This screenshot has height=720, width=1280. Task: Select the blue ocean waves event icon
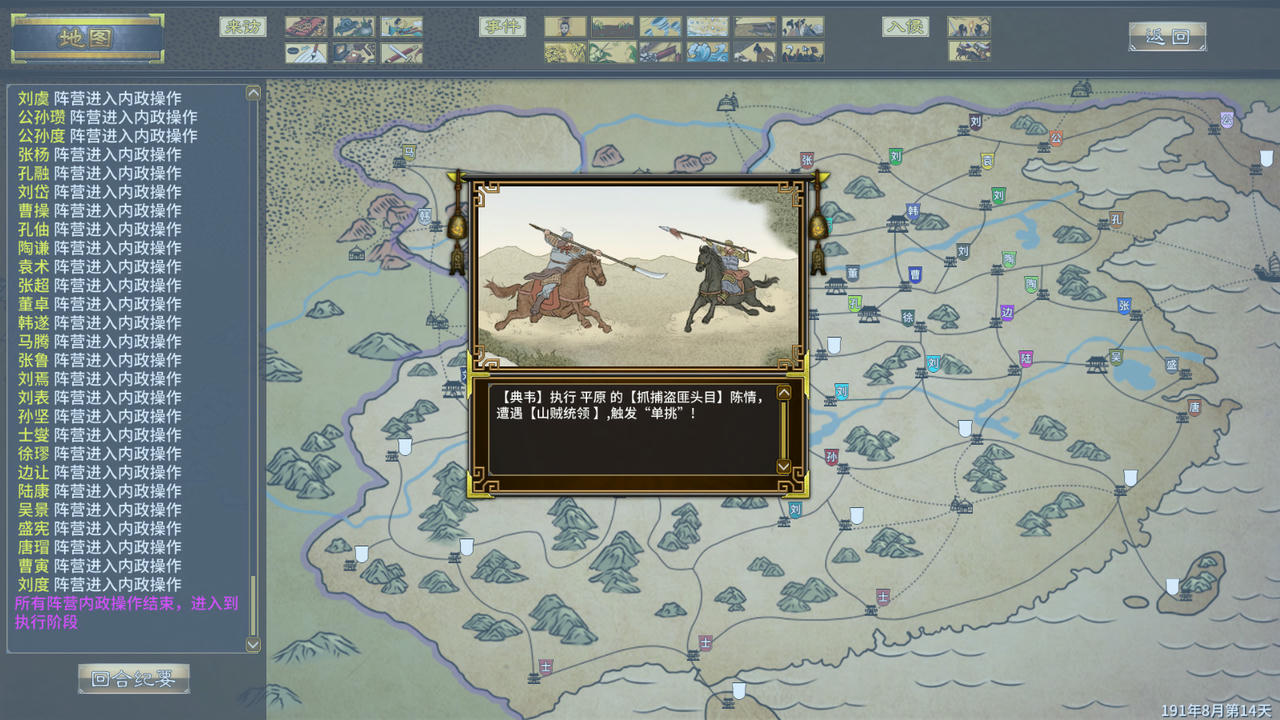tap(708, 52)
